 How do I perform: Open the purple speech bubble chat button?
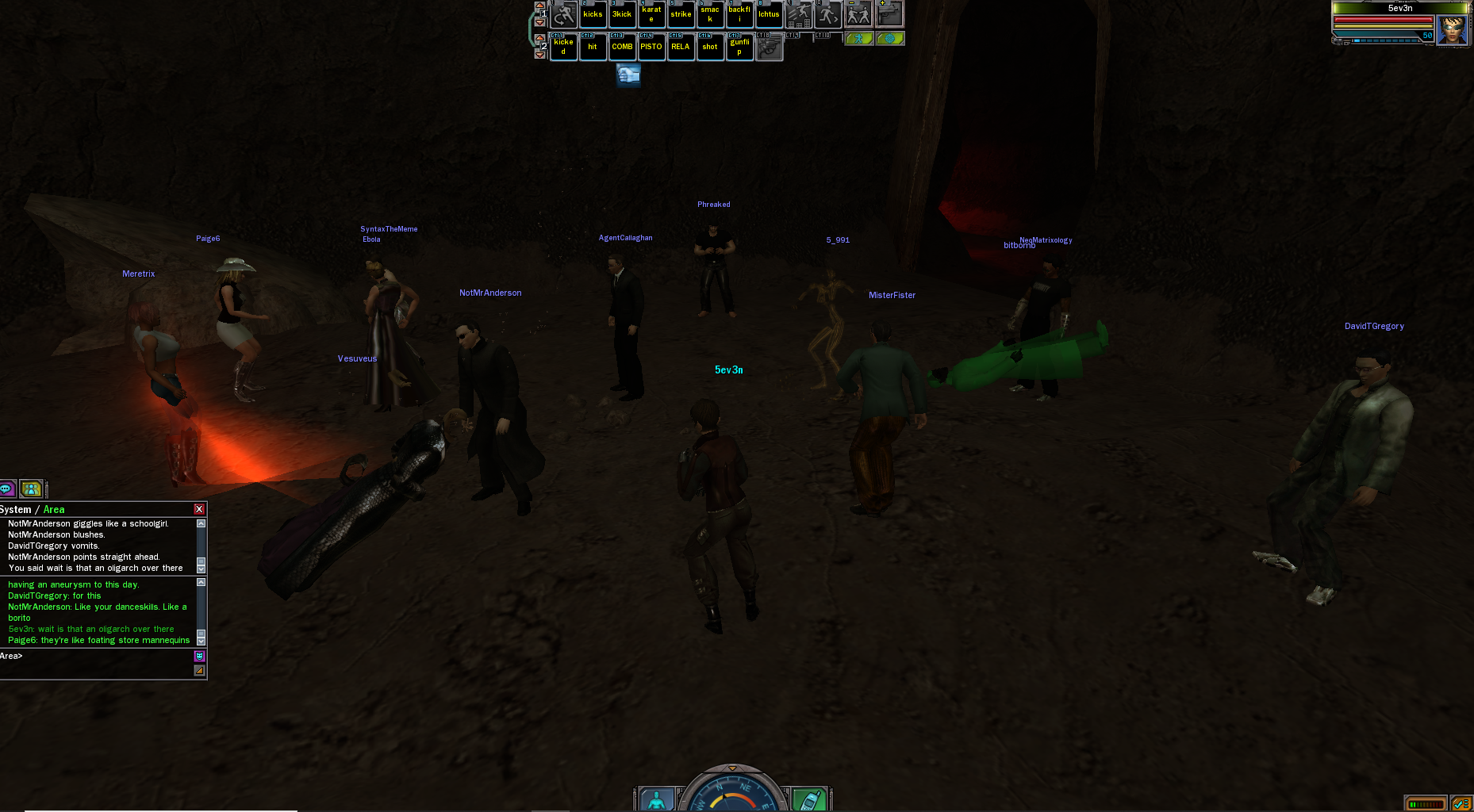(x=7, y=488)
